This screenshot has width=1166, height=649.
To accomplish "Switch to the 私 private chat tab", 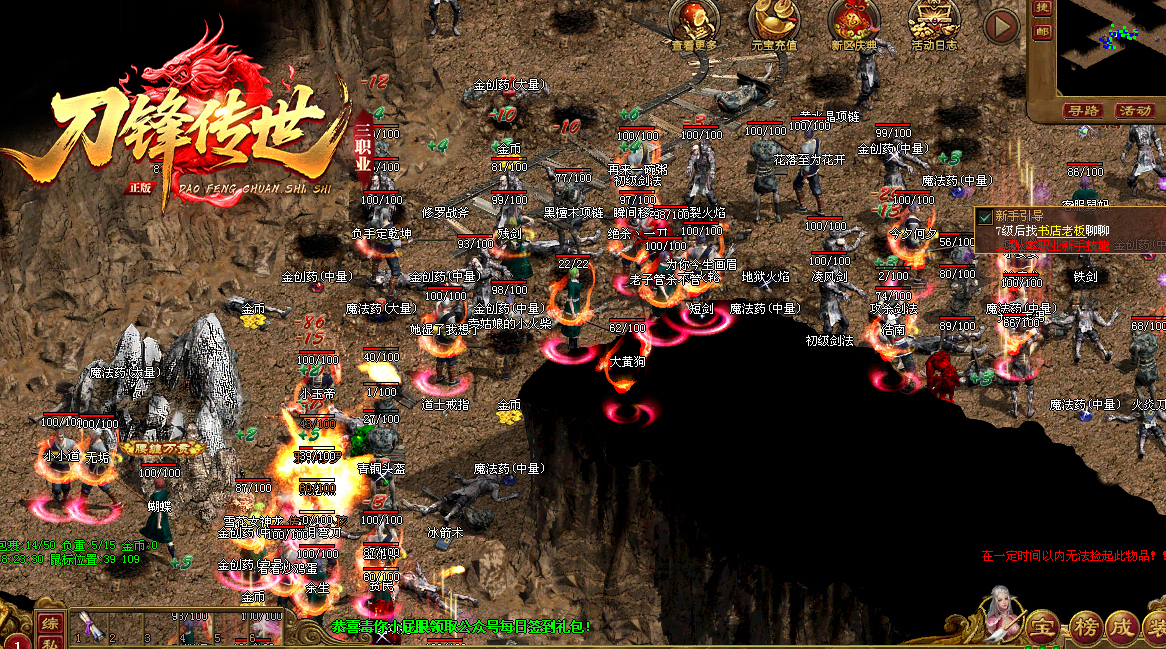I will click(48, 643).
